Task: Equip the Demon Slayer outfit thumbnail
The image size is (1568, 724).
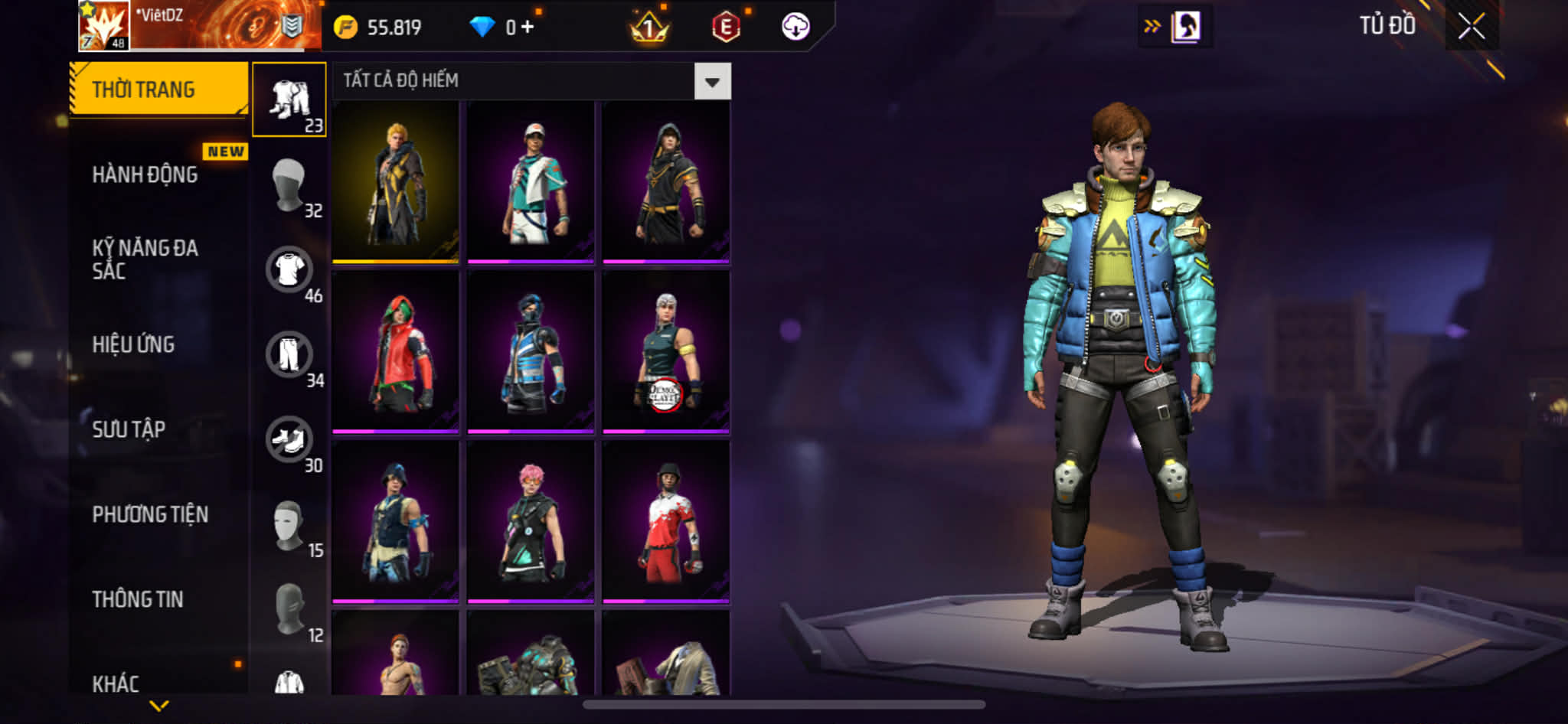Action: (665, 351)
